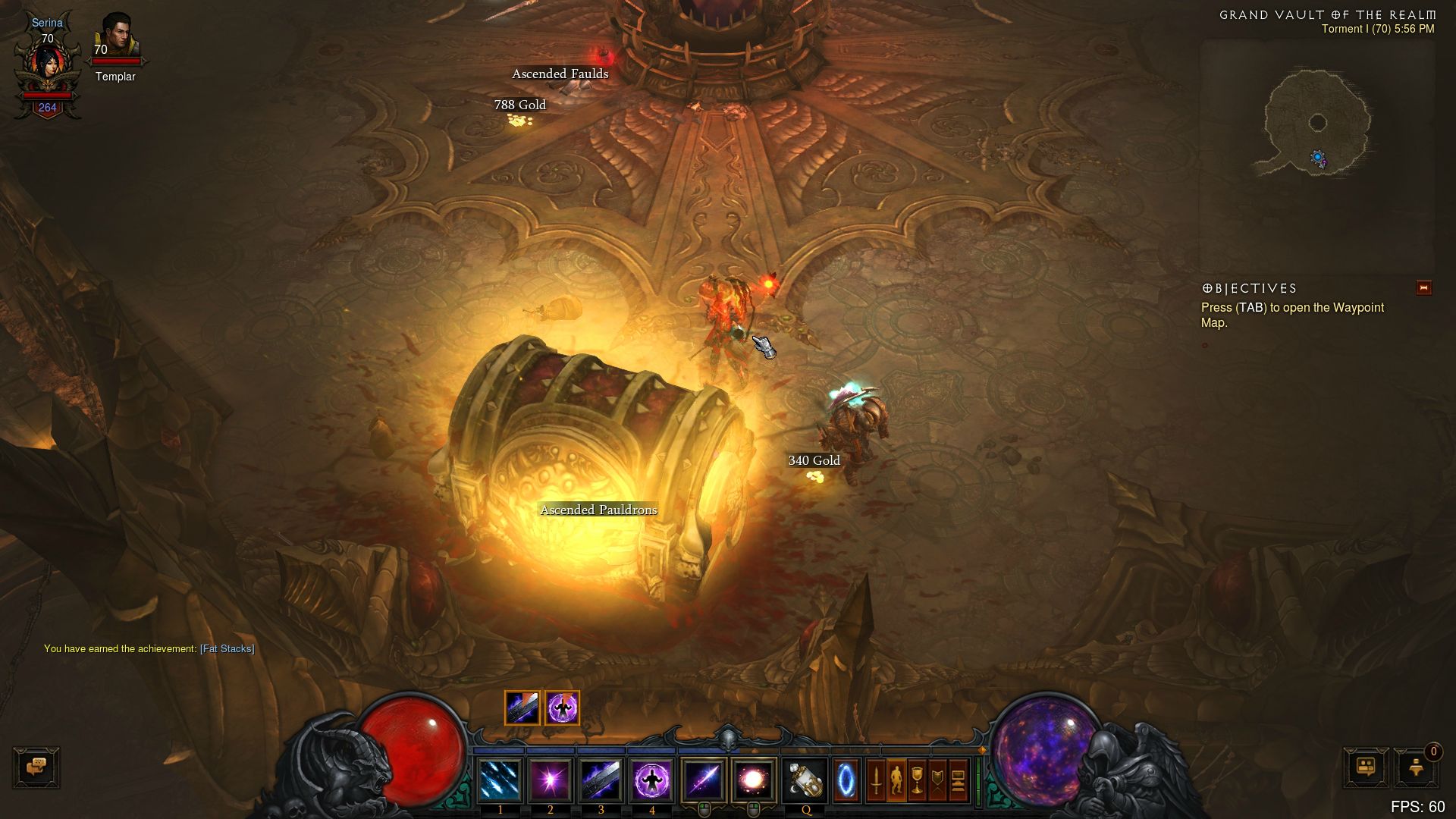The width and height of the screenshot is (1456, 819).
Task: Open the notifications button showing 0
Action: click(x=1415, y=767)
